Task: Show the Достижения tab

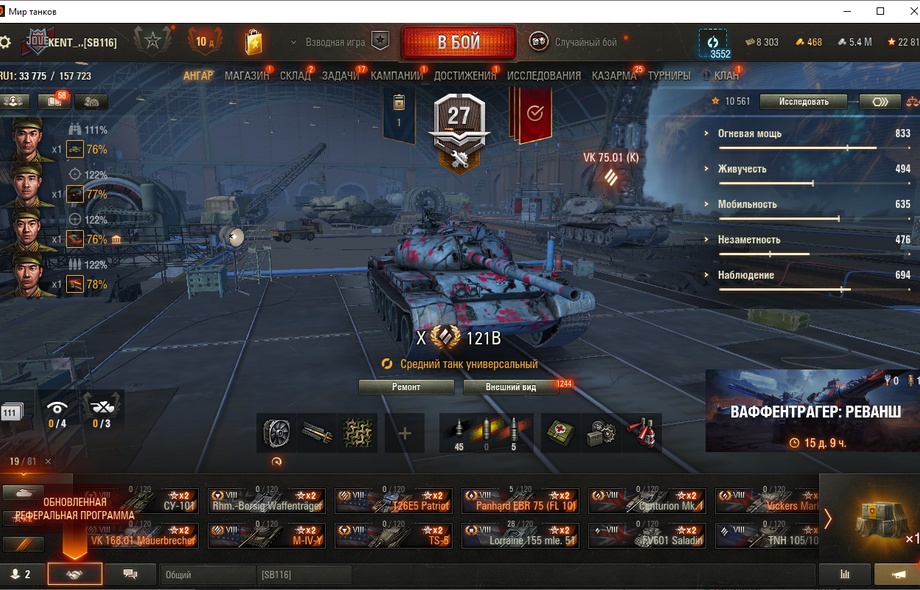Action: 465,76
